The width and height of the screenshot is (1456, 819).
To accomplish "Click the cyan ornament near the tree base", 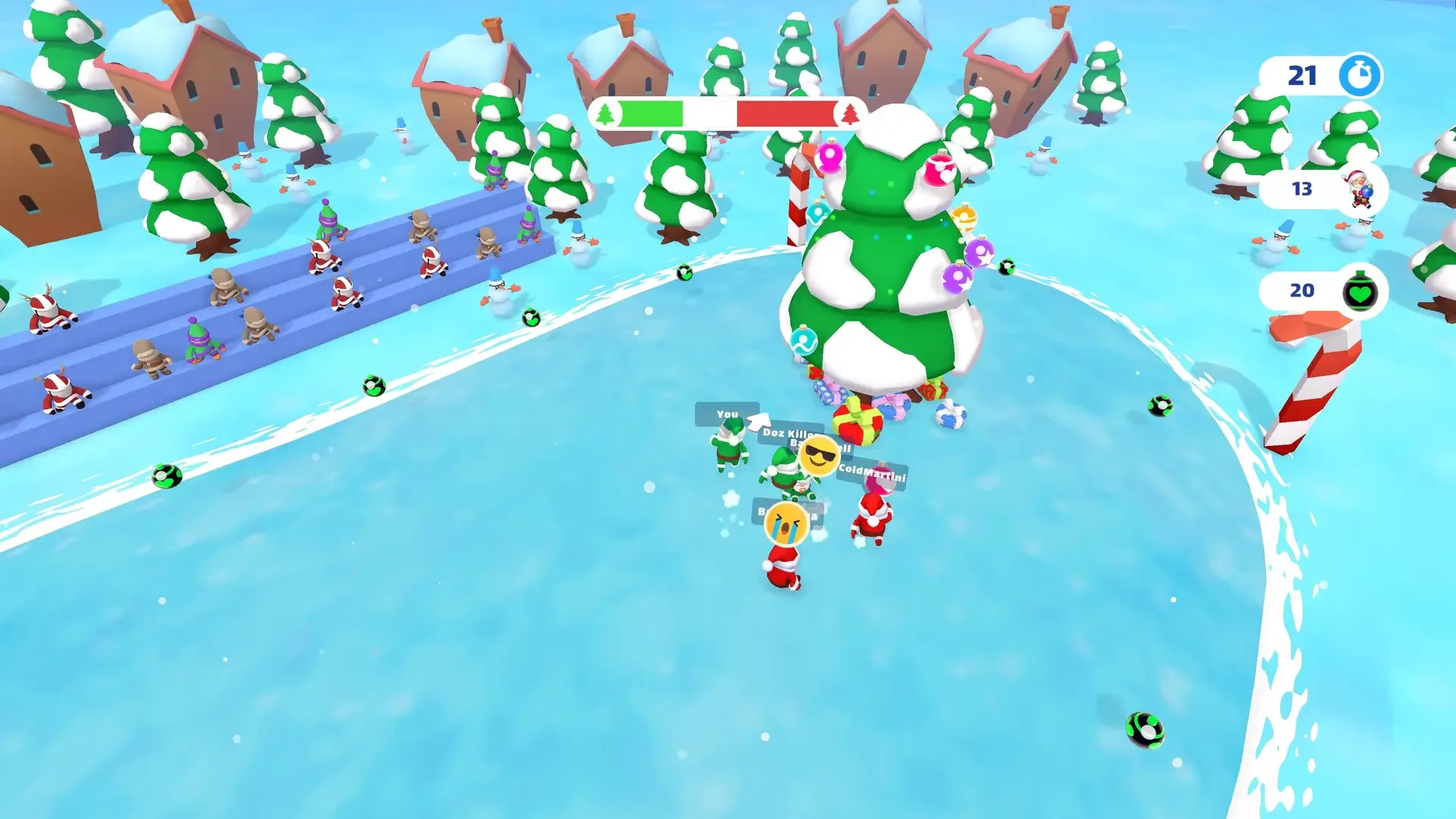I will coord(804,340).
